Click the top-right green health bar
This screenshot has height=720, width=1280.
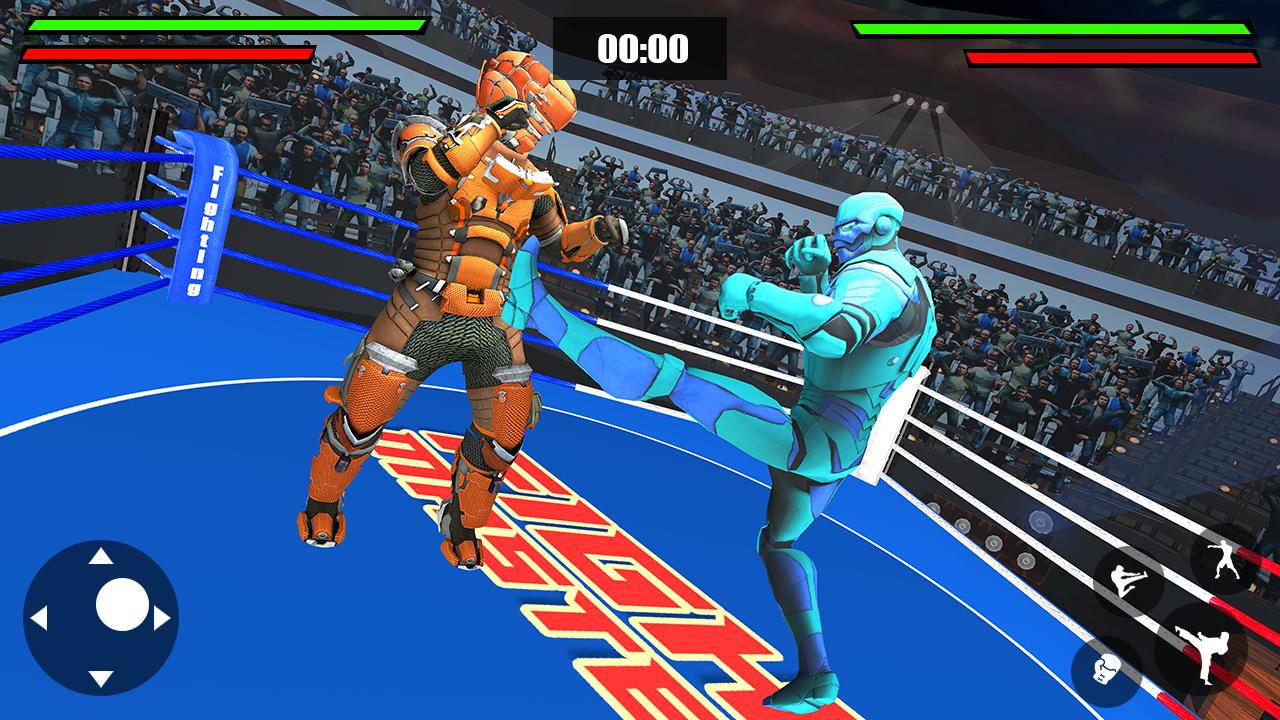[x=1055, y=31]
